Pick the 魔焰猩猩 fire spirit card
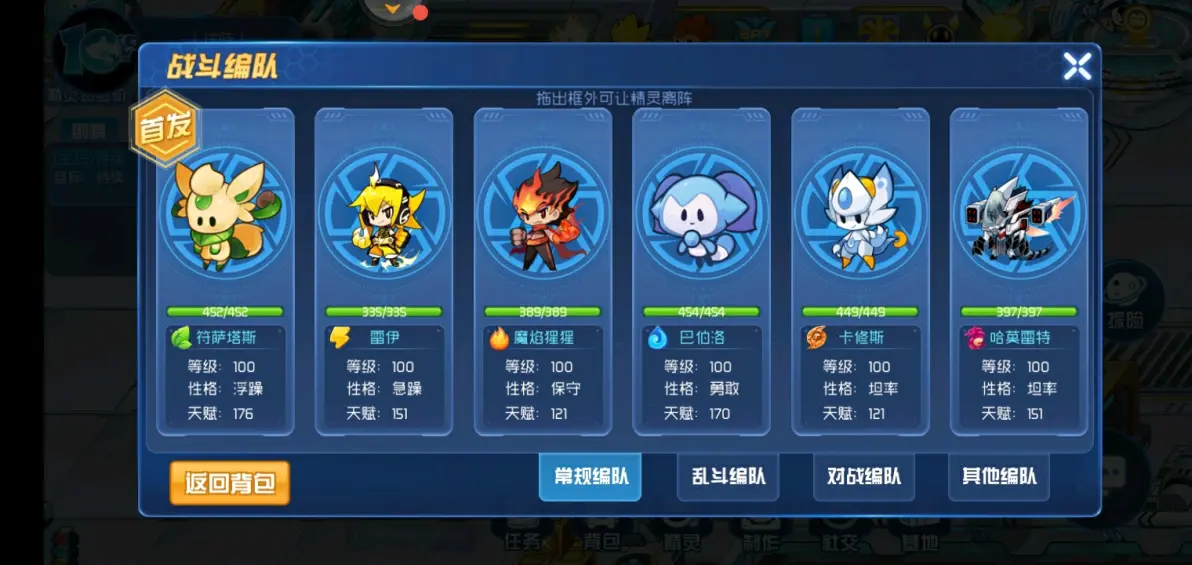Screen dimensions: 1192x565 point(543,270)
